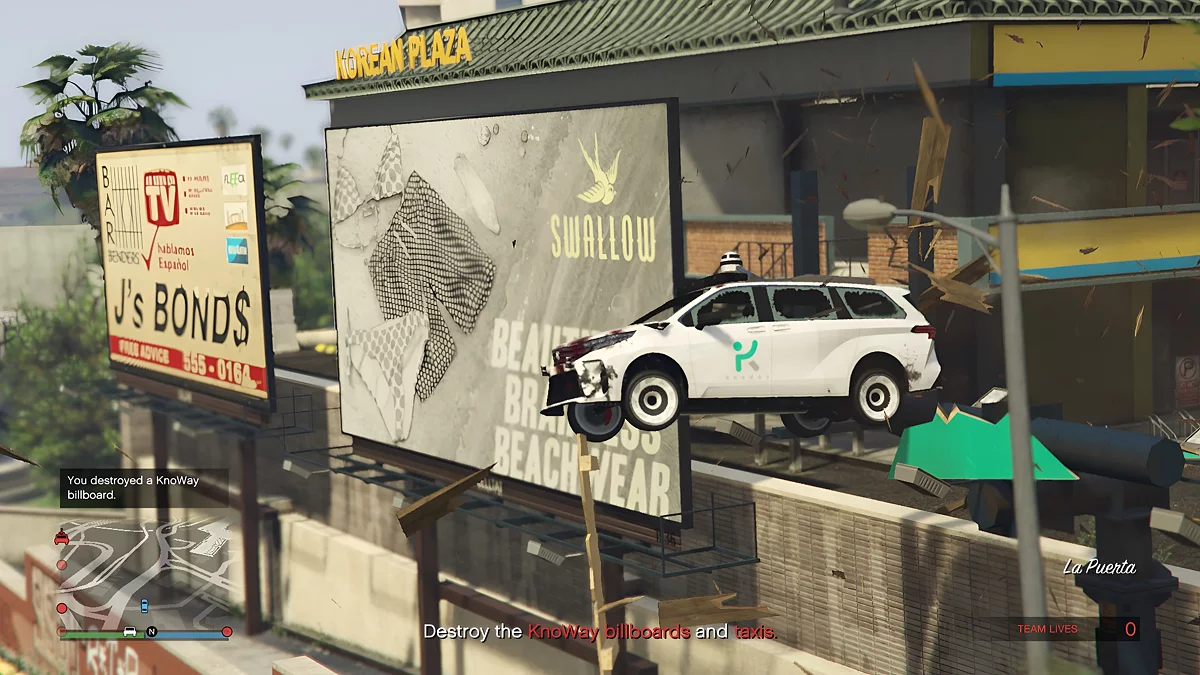This screenshot has width=1200, height=675.
Task: Click the blue car blip on minimap
Action: (144, 605)
